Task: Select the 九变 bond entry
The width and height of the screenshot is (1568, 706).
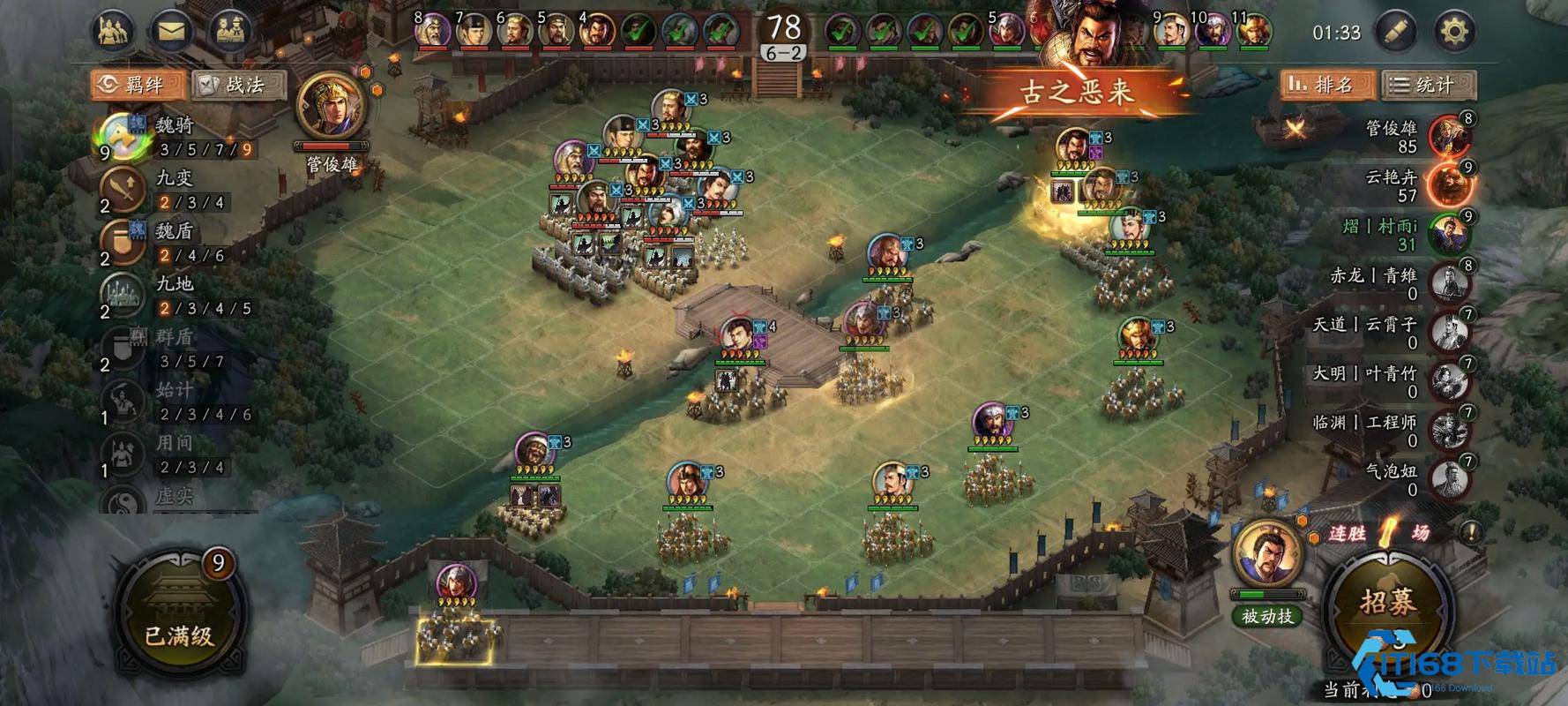Action: 176,190
